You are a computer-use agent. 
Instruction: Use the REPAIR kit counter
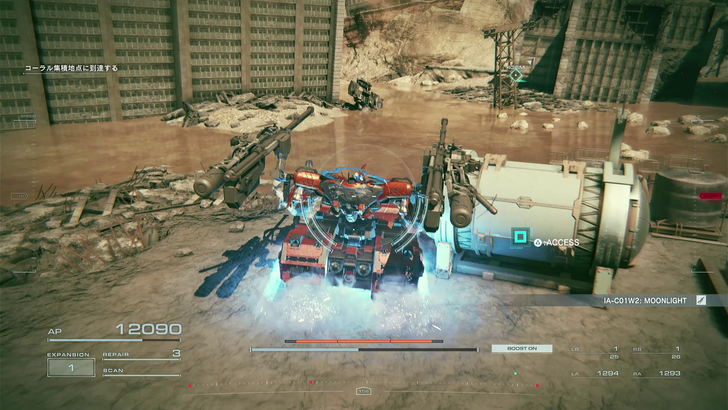click(x=142, y=354)
